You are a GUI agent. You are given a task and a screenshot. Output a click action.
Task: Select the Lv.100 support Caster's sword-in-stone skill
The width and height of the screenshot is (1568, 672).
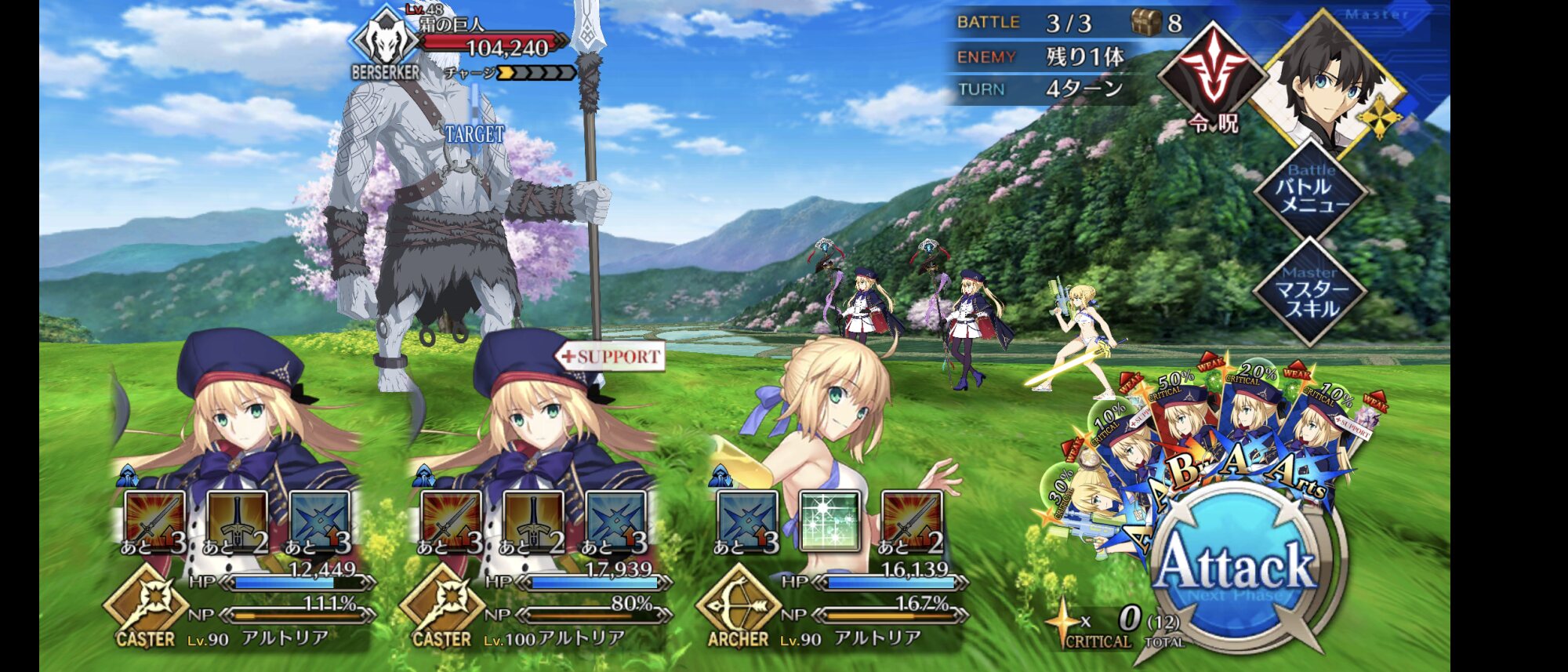coord(533,521)
